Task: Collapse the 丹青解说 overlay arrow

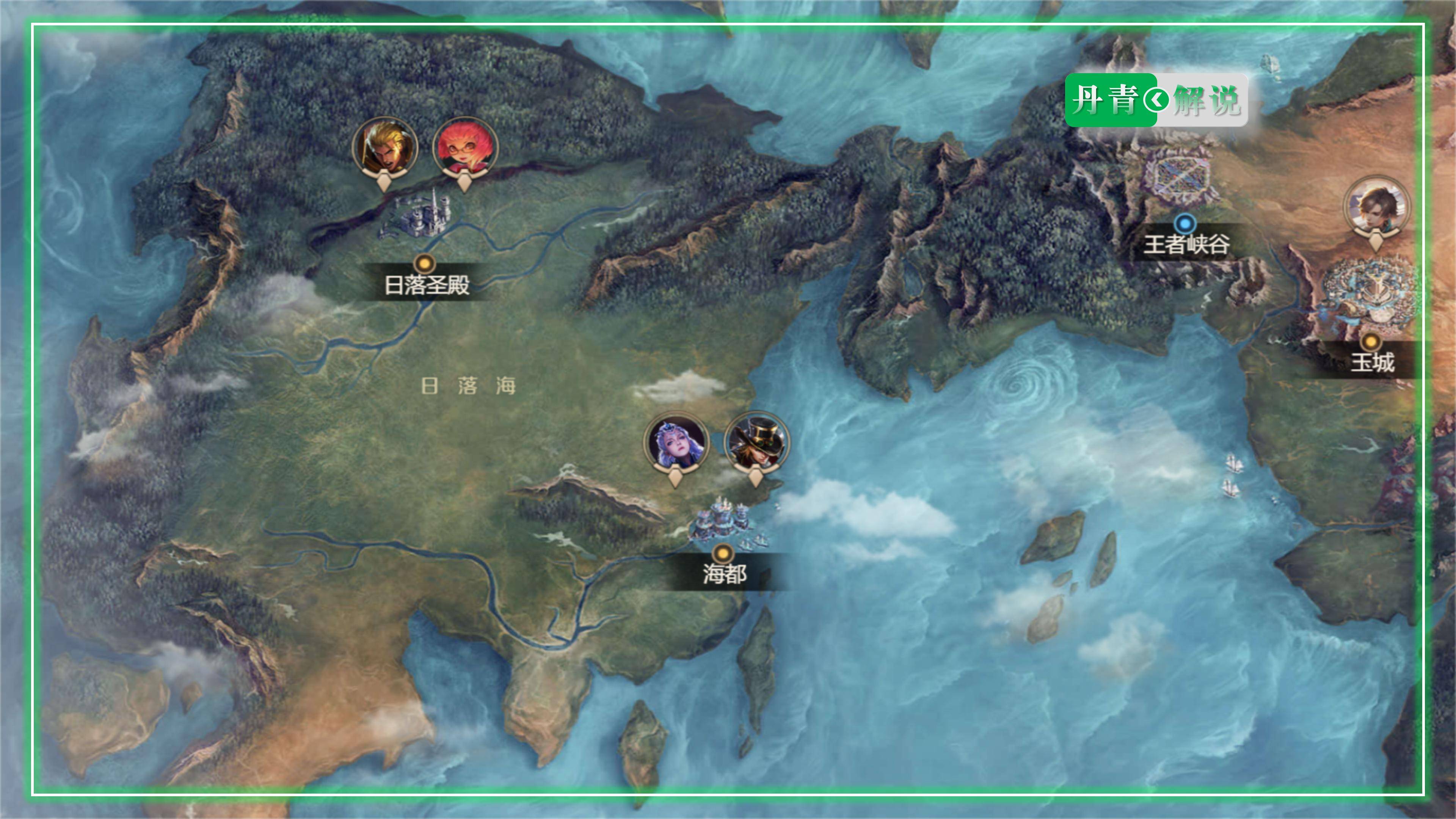Action: 1156,100
